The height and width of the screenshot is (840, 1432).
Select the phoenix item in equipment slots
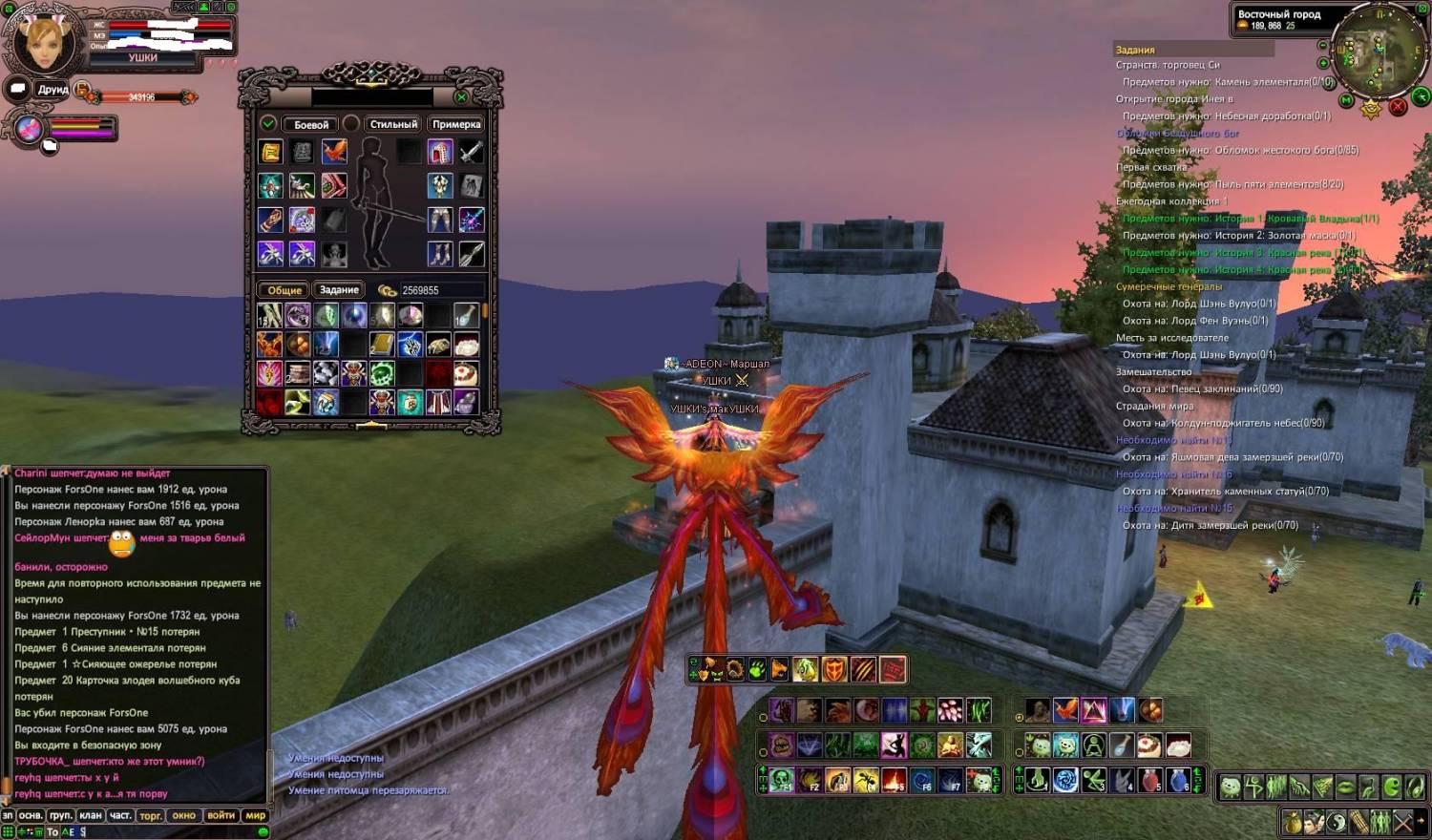coord(334,152)
